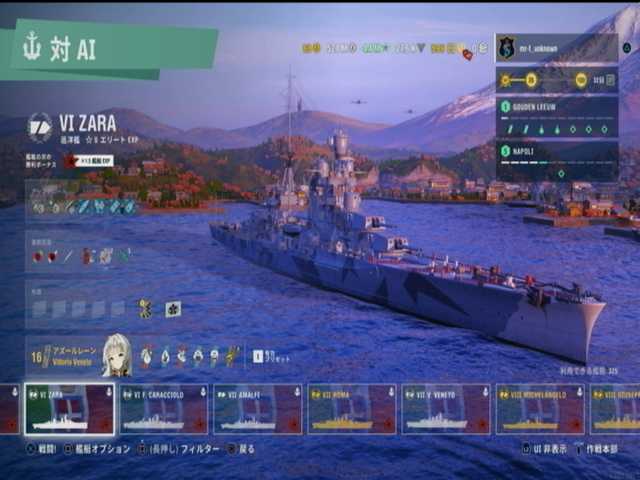Choose the VIII V. Veneto ship card

click(x=446, y=409)
